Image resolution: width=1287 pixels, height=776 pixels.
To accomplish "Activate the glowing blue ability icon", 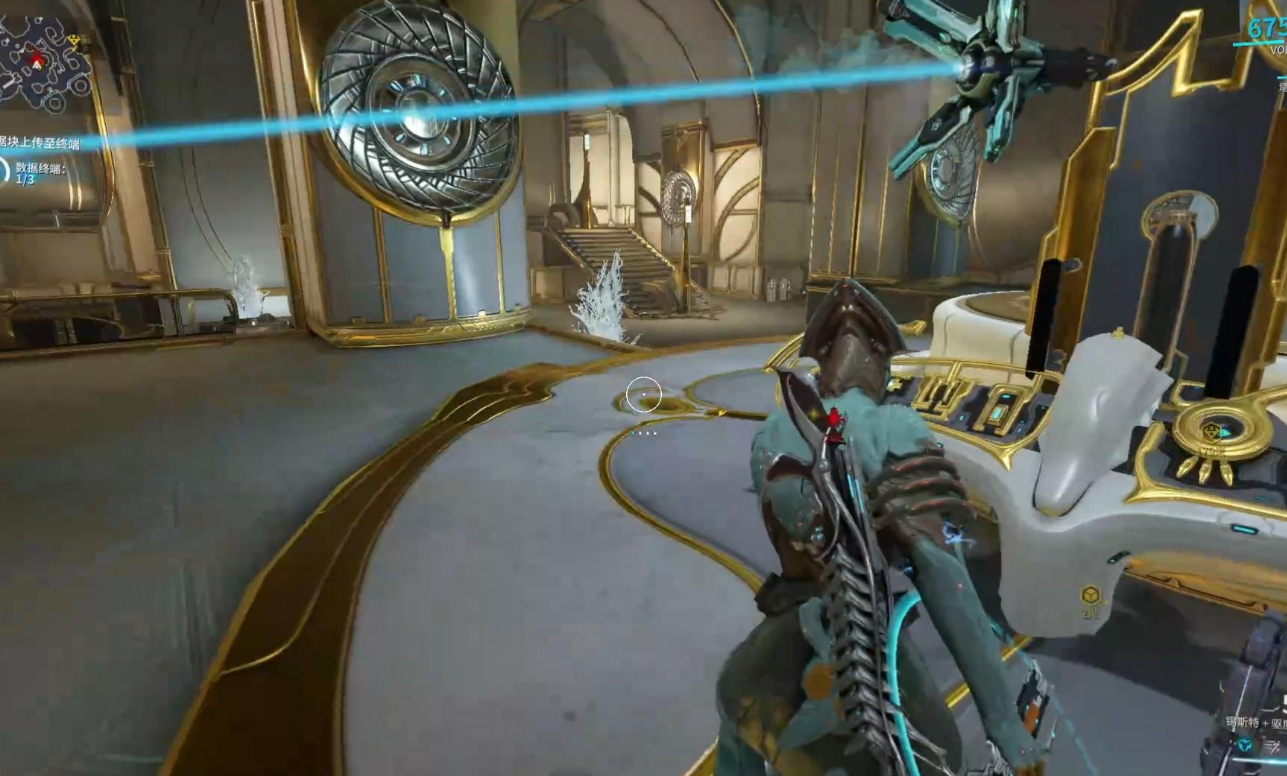I will point(1243,745).
